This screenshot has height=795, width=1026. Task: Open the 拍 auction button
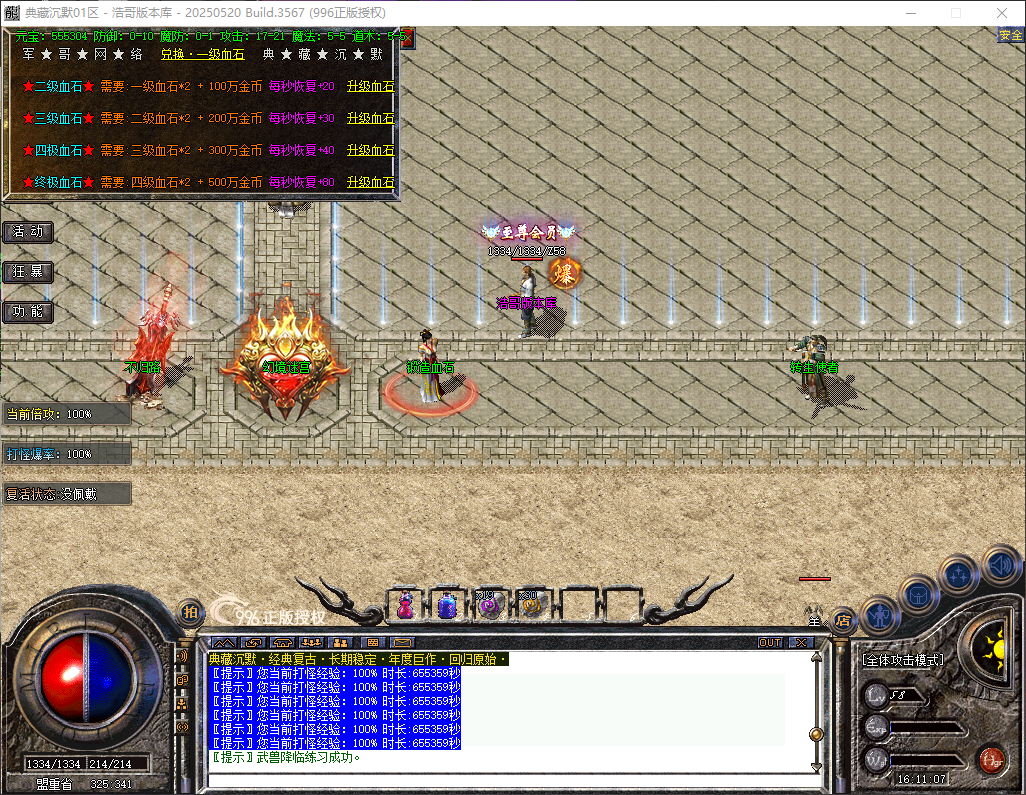[x=190, y=612]
